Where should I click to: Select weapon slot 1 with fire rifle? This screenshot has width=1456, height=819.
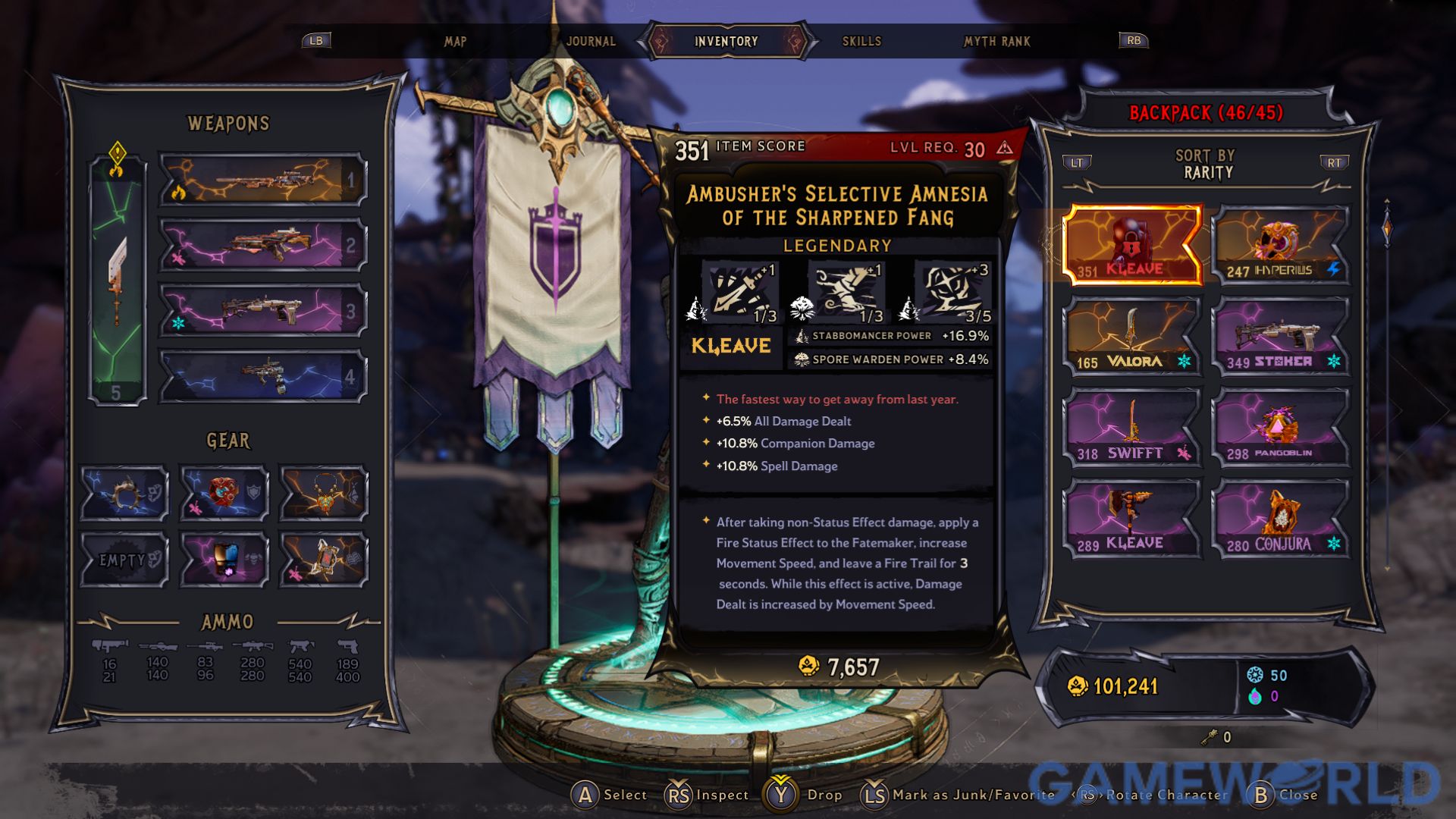point(262,180)
